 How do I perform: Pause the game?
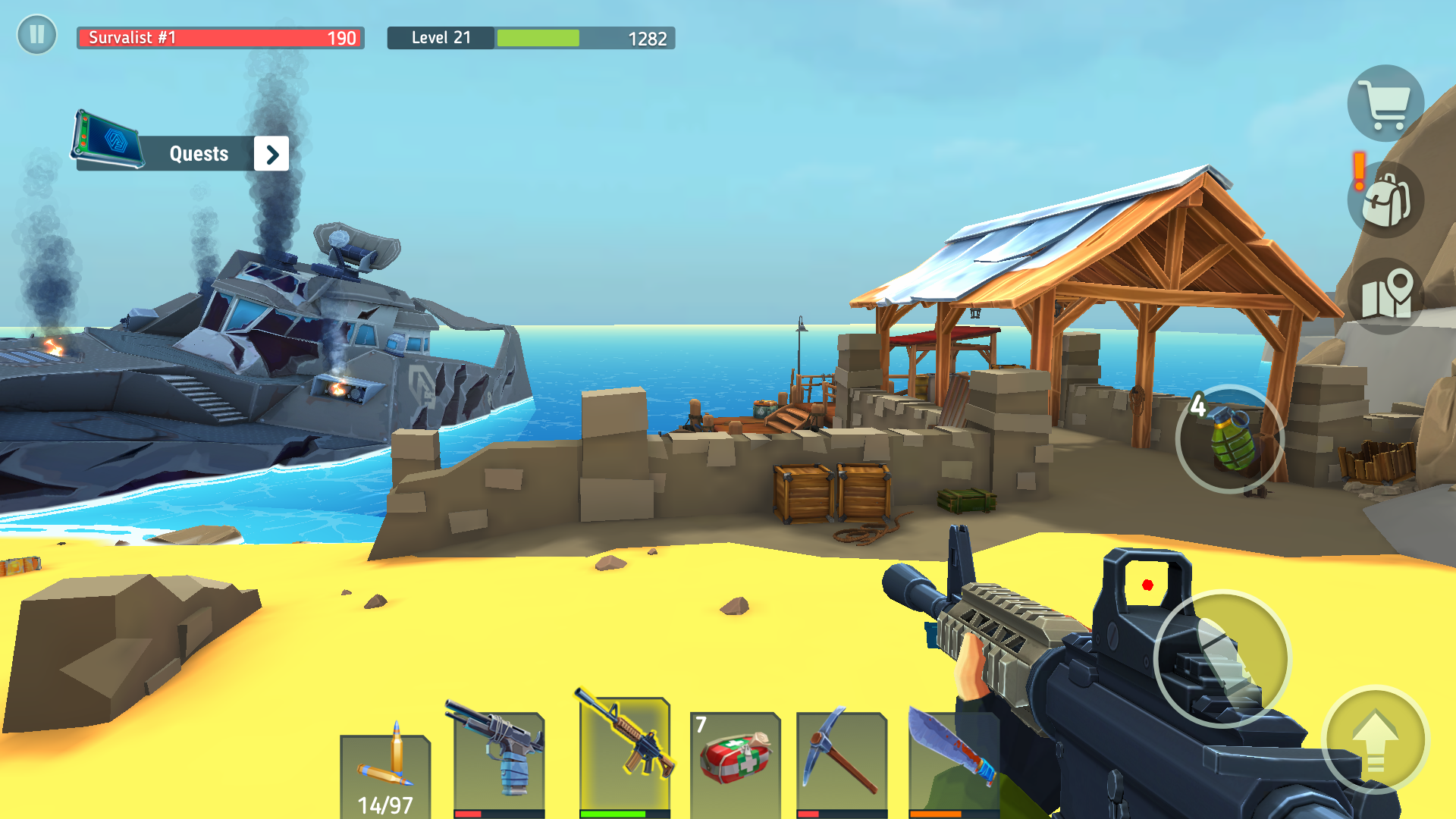[36, 35]
